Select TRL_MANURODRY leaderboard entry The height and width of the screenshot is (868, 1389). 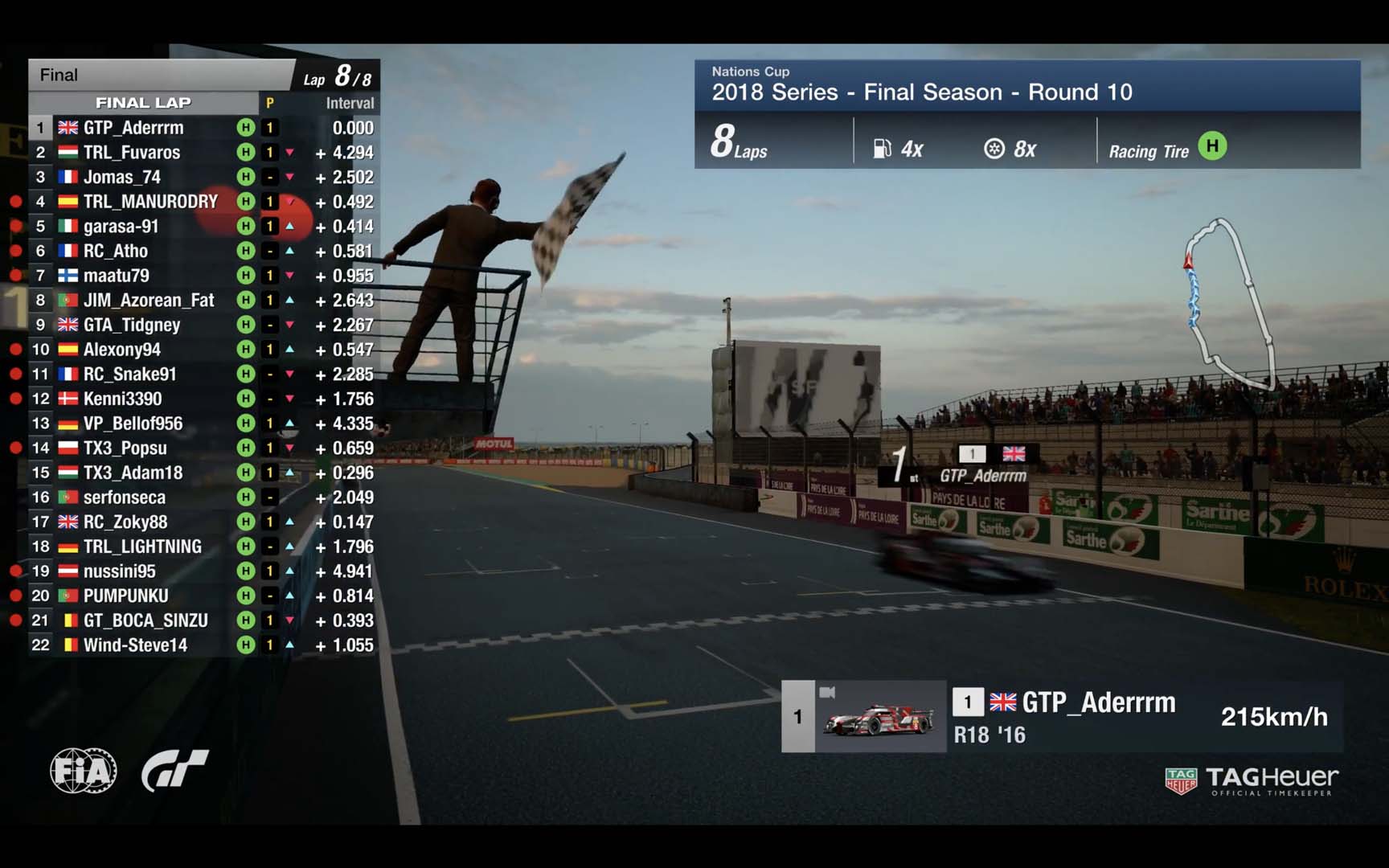pos(150,202)
